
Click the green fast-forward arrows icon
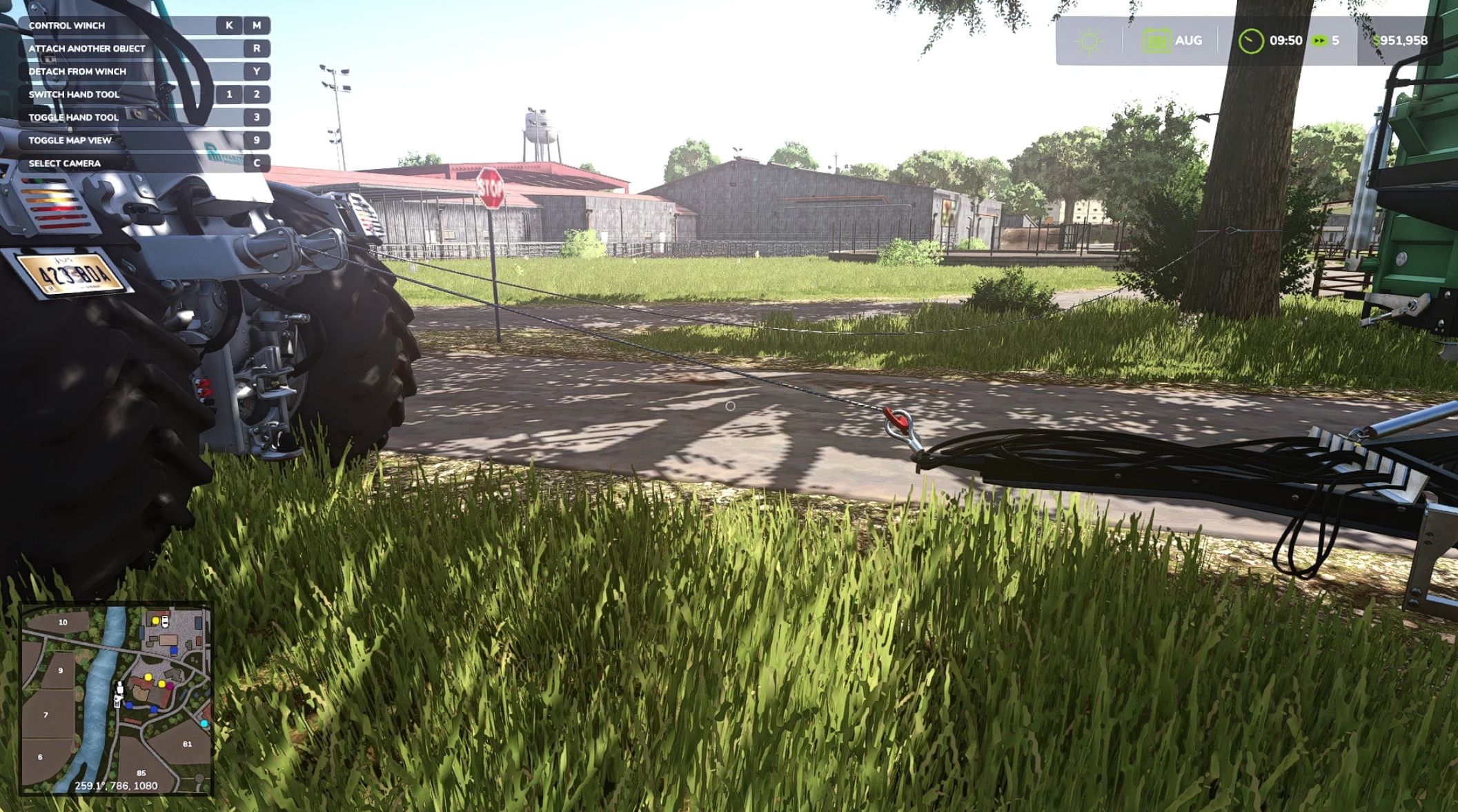[x=1320, y=41]
